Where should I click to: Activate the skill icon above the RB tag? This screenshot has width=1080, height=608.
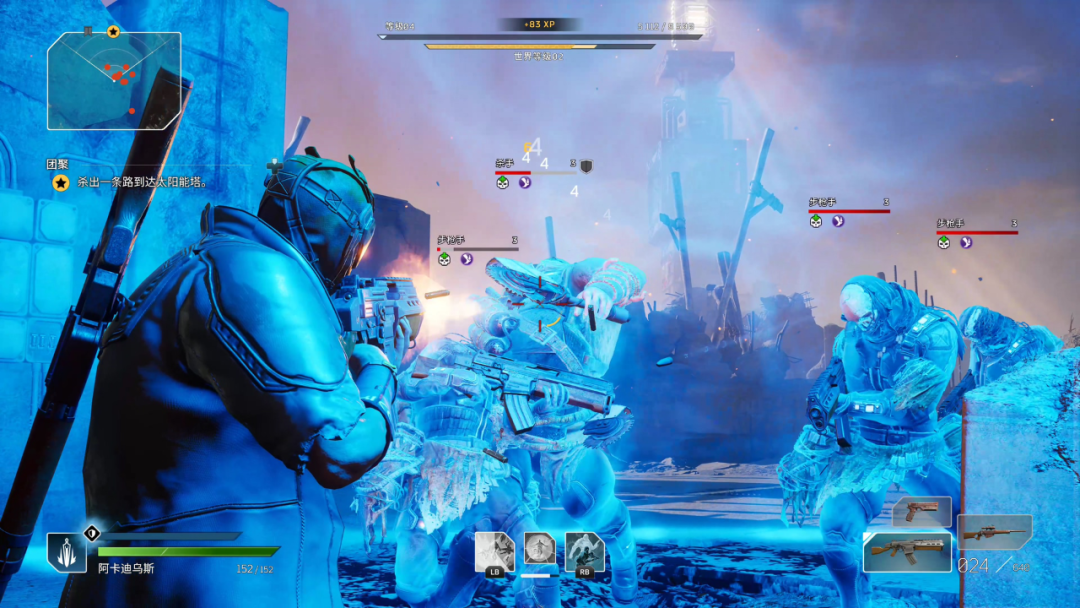pos(584,550)
